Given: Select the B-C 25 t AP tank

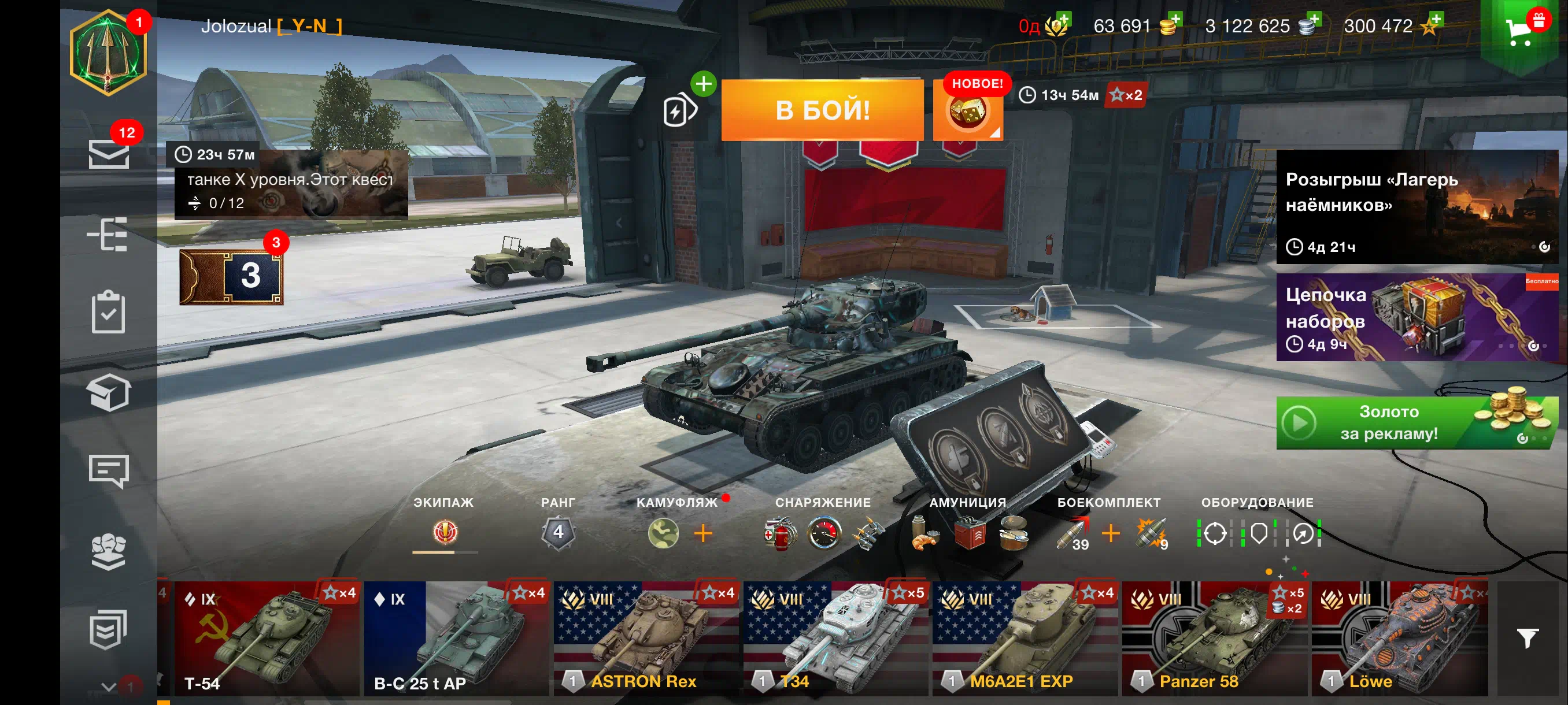Looking at the screenshot, I should click(x=457, y=639).
